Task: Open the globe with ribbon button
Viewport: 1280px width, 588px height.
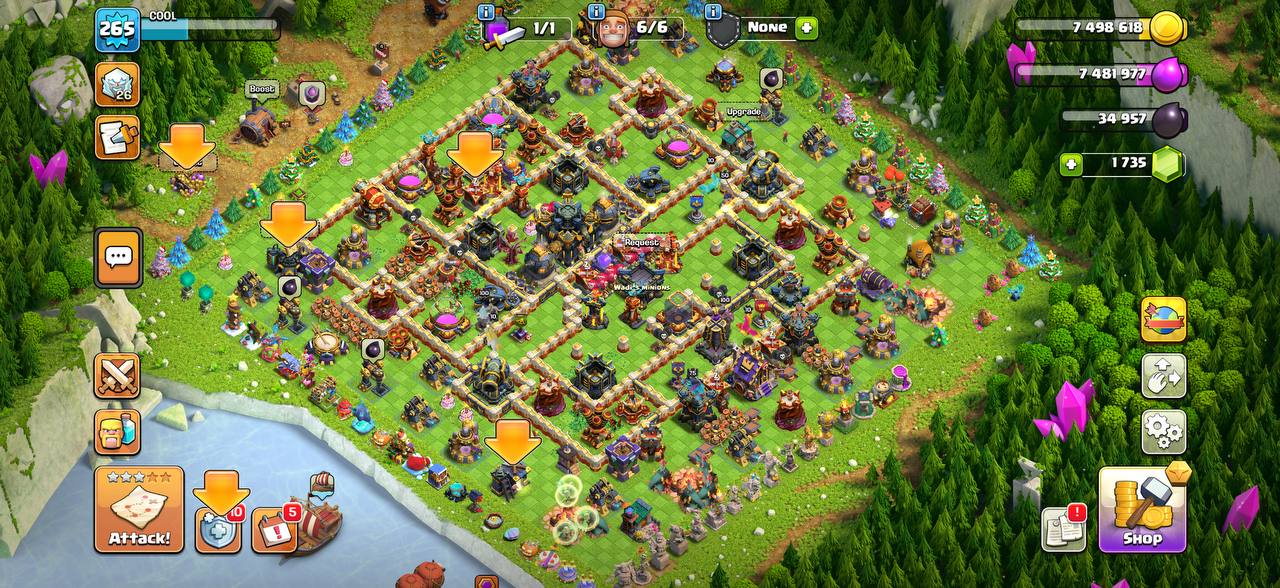Action: pyautogui.click(x=1163, y=320)
